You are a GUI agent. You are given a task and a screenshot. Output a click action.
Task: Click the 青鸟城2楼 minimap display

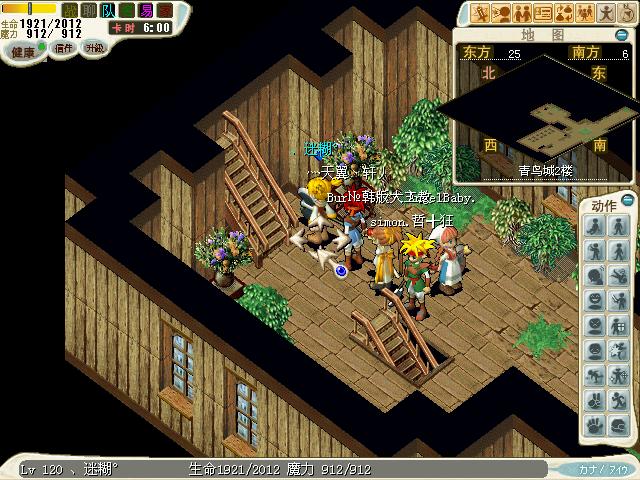tap(547, 115)
